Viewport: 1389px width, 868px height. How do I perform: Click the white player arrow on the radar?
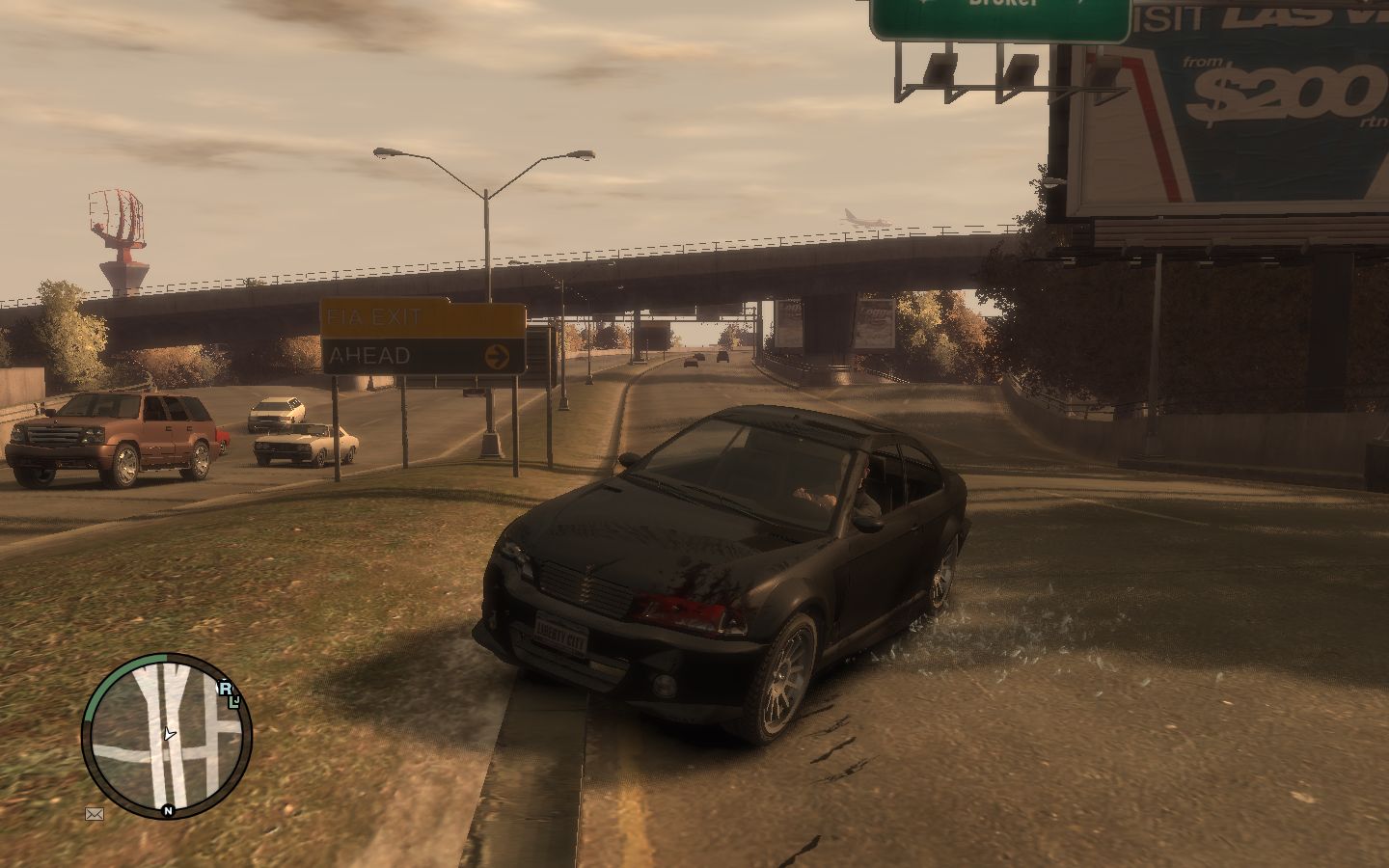click(170, 735)
